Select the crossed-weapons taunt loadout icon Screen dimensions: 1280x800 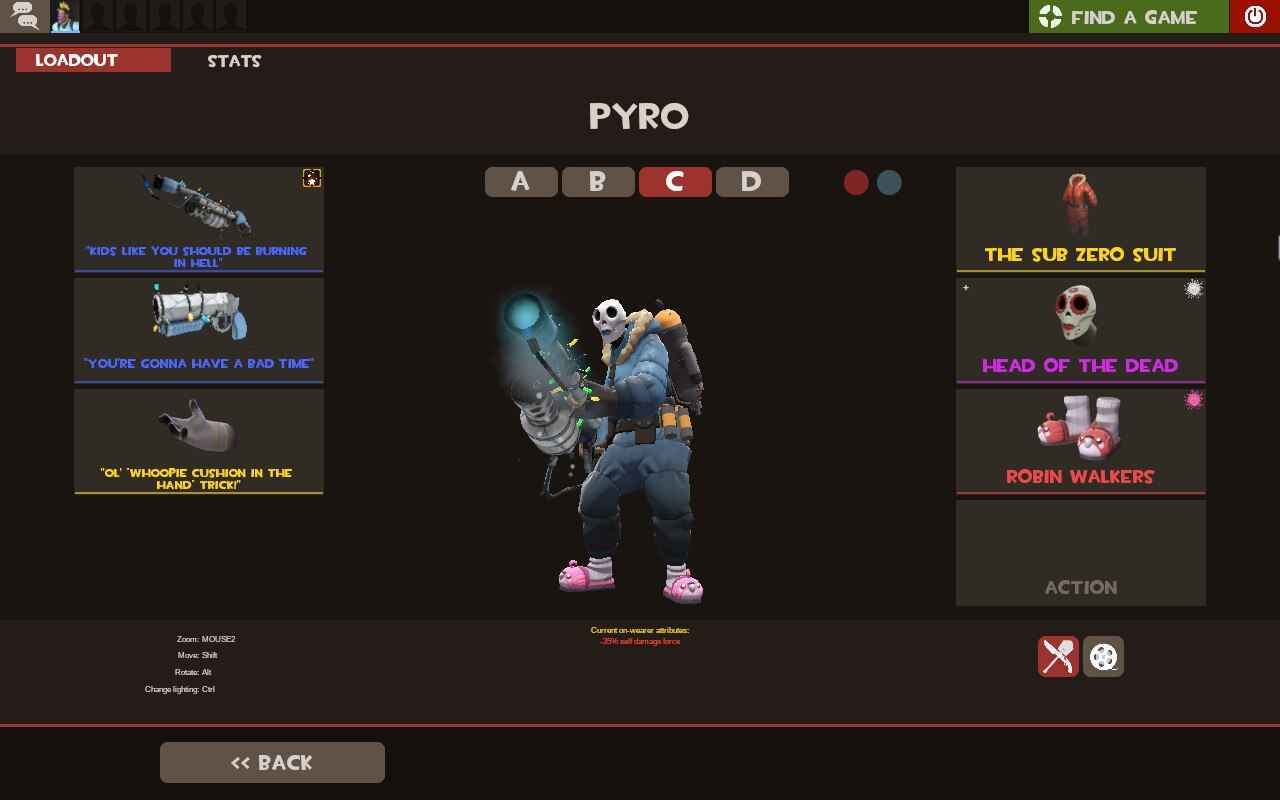click(1059, 657)
